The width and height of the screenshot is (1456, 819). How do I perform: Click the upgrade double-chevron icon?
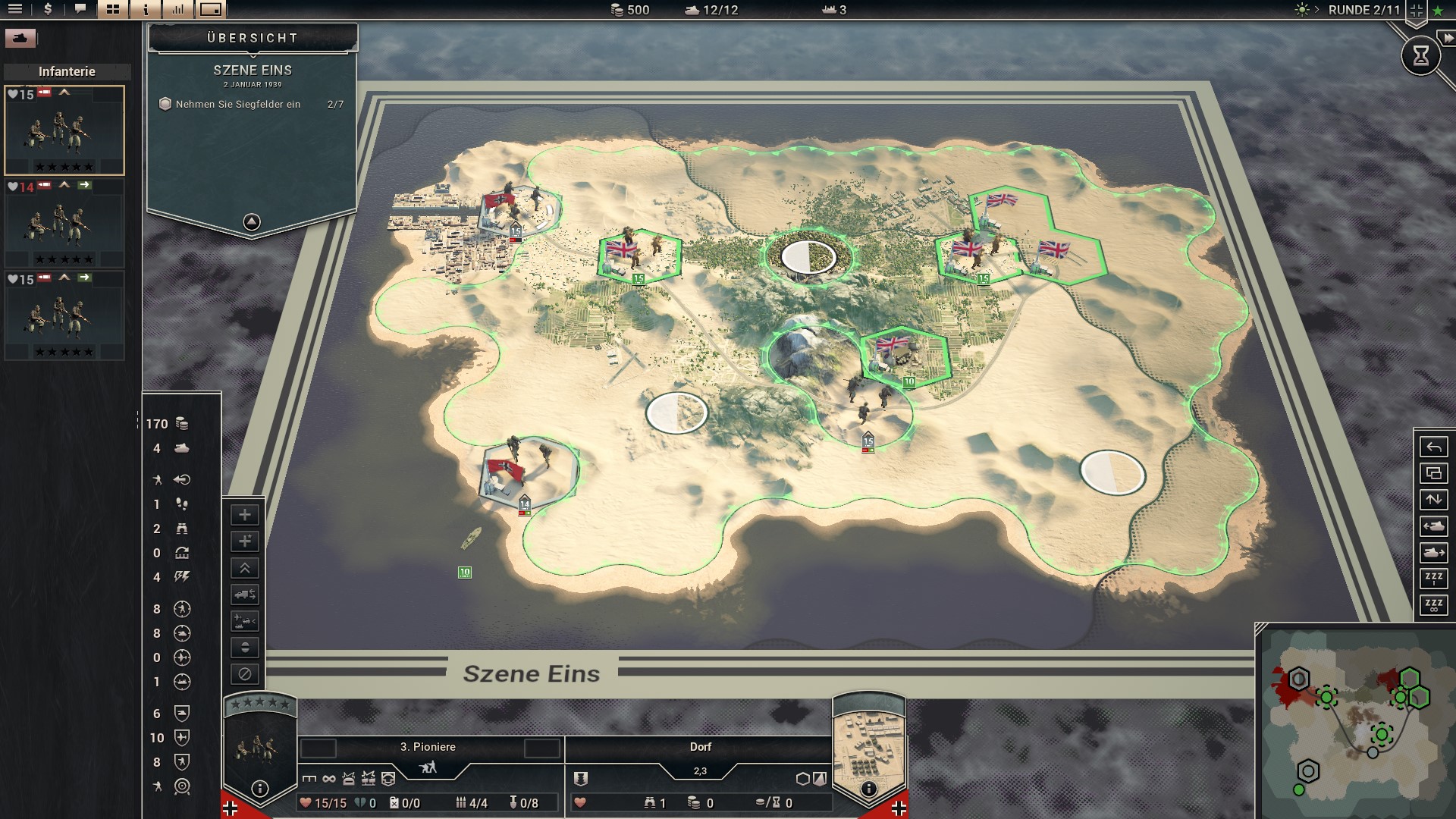pyautogui.click(x=244, y=568)
